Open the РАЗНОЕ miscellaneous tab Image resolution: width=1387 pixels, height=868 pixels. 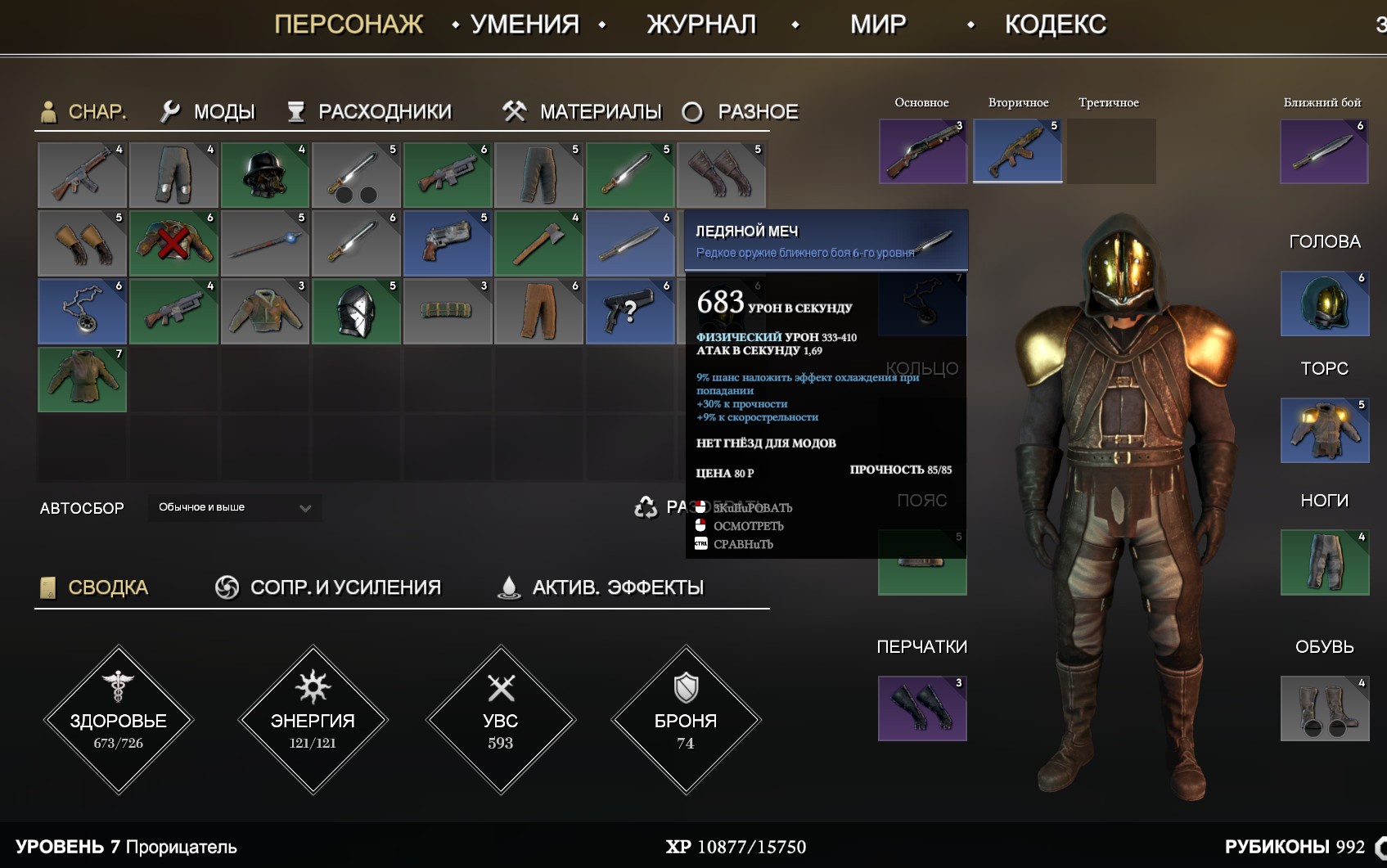click(741, 111)
